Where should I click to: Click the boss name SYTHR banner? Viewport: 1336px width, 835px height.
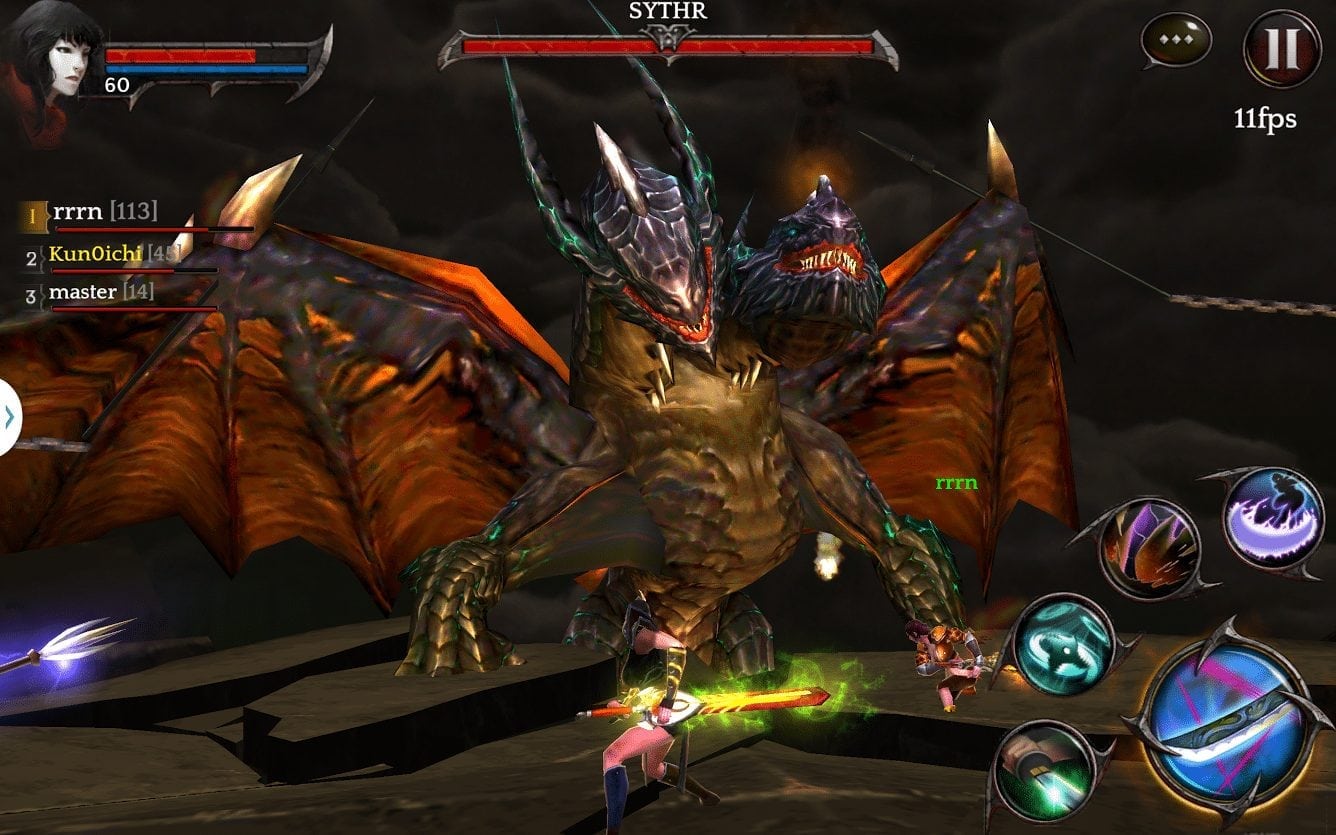(669, 14)
